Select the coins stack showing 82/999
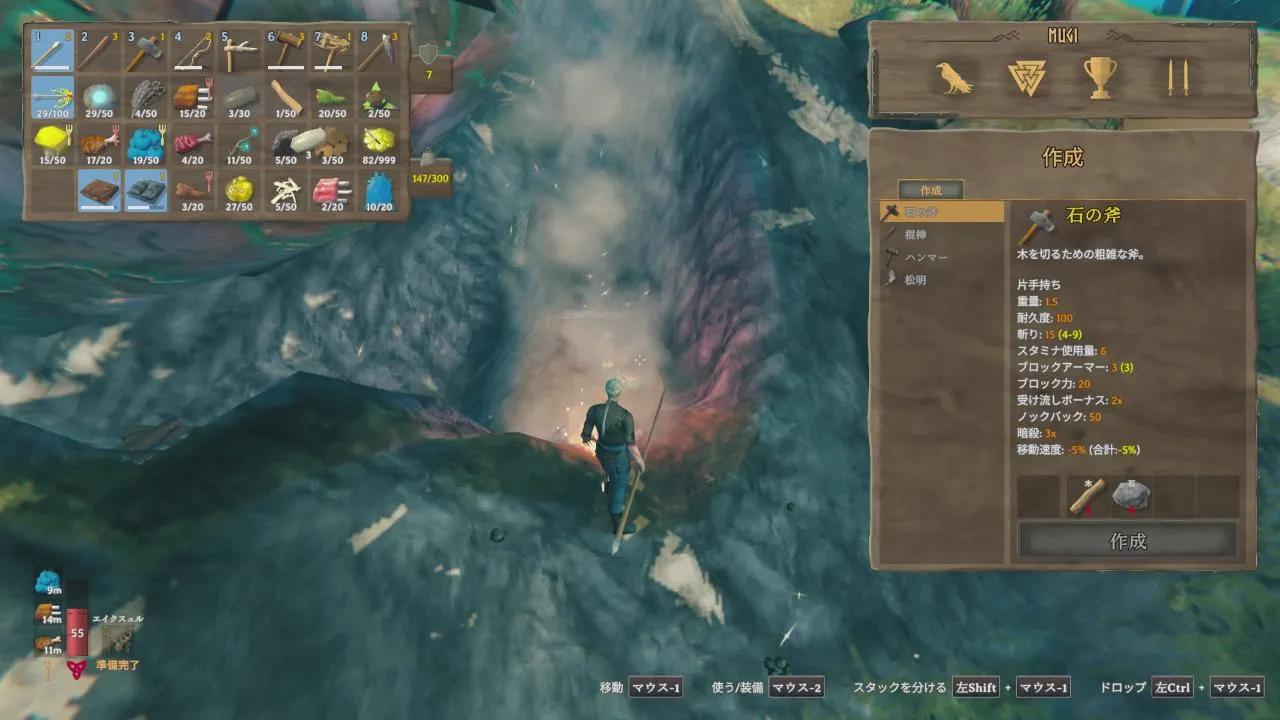 pos(379,144)
